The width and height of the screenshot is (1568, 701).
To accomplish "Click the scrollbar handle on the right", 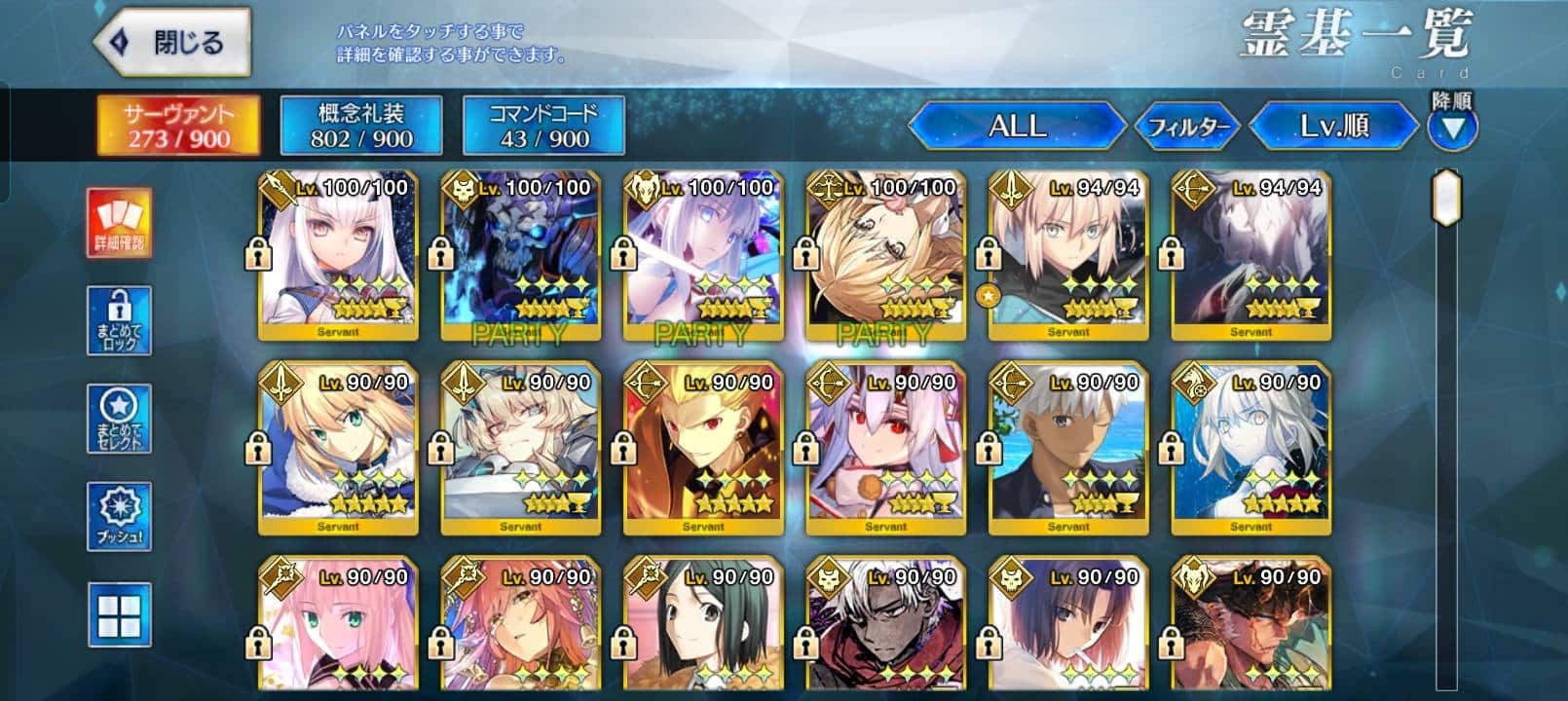I will point(1448,200).
